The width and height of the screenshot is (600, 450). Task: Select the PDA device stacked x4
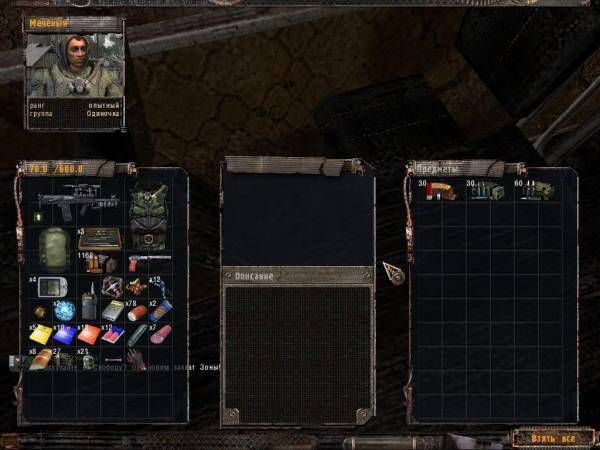(52, 288)
